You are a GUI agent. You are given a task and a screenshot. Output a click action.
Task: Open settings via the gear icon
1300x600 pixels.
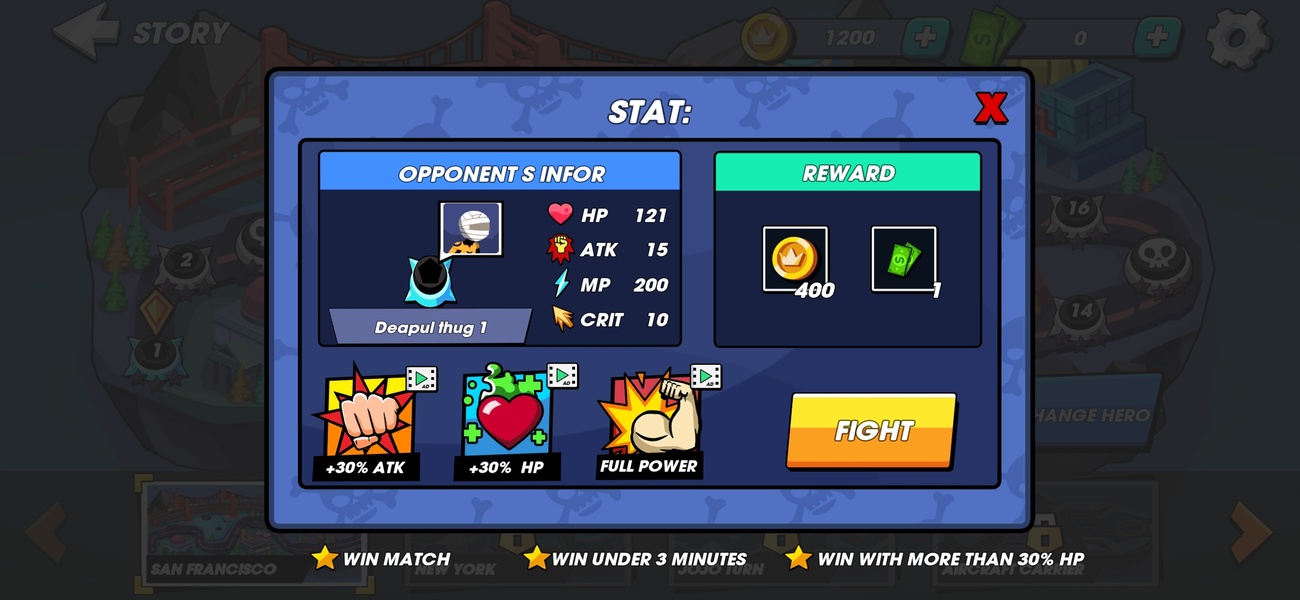(x=1237, y=38)
